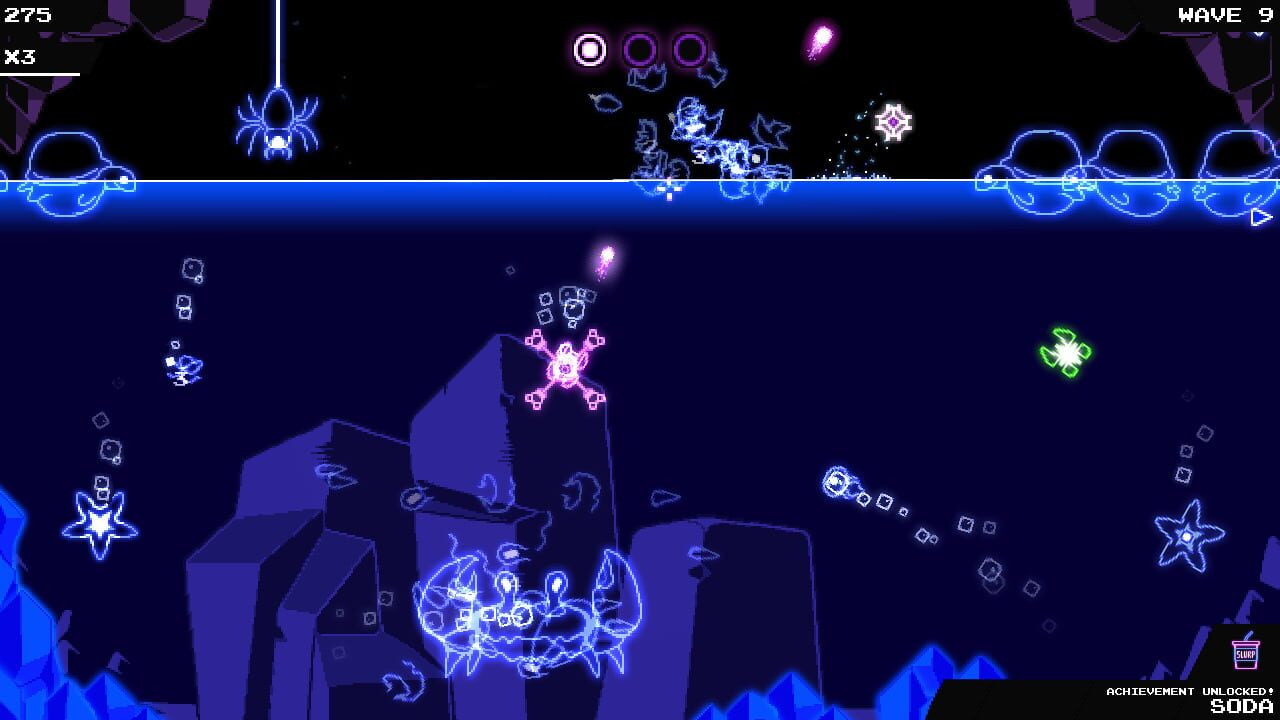Toggle the third empty power orb

[689, 47]
